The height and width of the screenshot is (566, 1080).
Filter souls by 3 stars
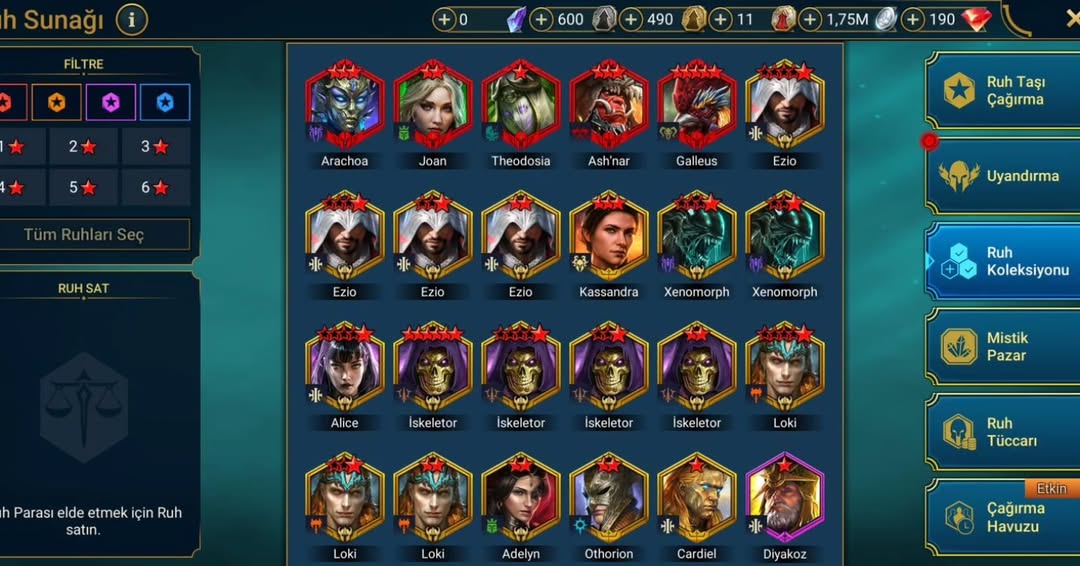[x=155, y=146]
